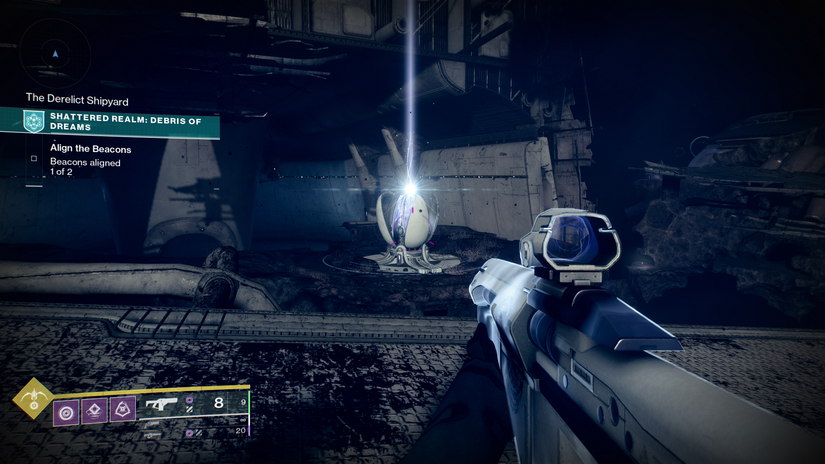Image resolution: width=825 pixels, height=464 pixels.
Task: Click the circular radar minimap
Action: (x=55, y=51)
